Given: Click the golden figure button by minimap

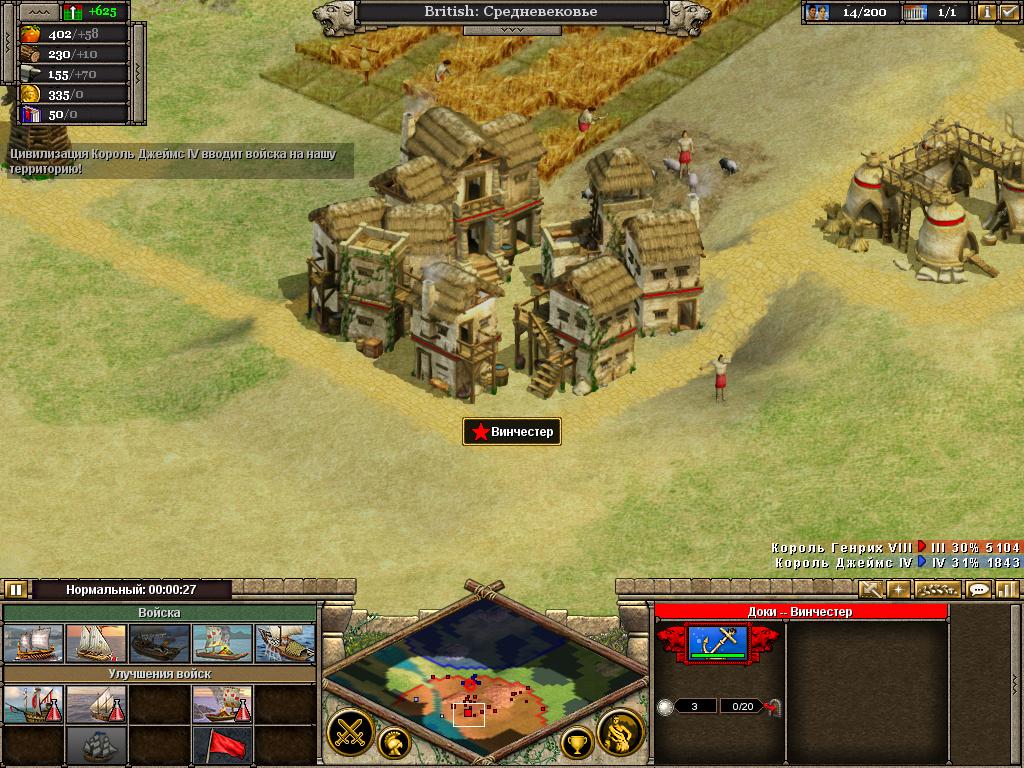Looking at the screenshot, I should pos(620,733).
